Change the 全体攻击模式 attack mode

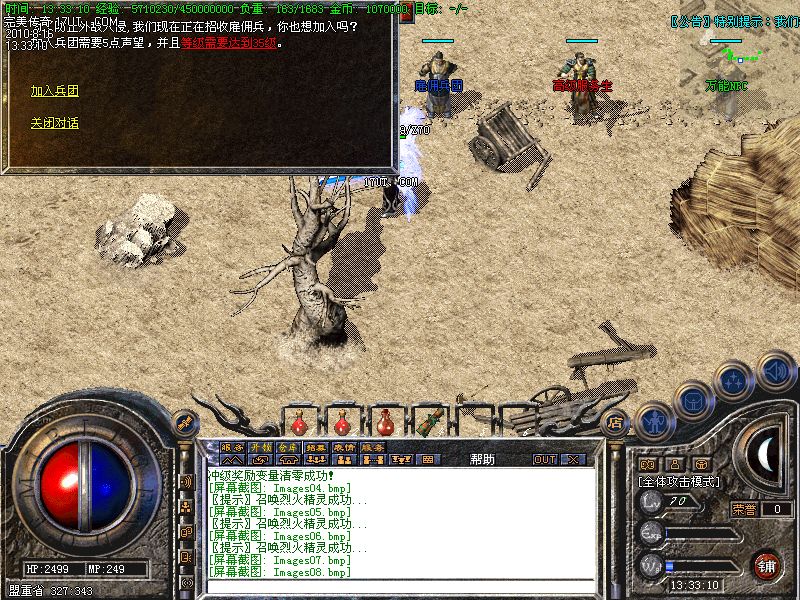coord(680,481)
